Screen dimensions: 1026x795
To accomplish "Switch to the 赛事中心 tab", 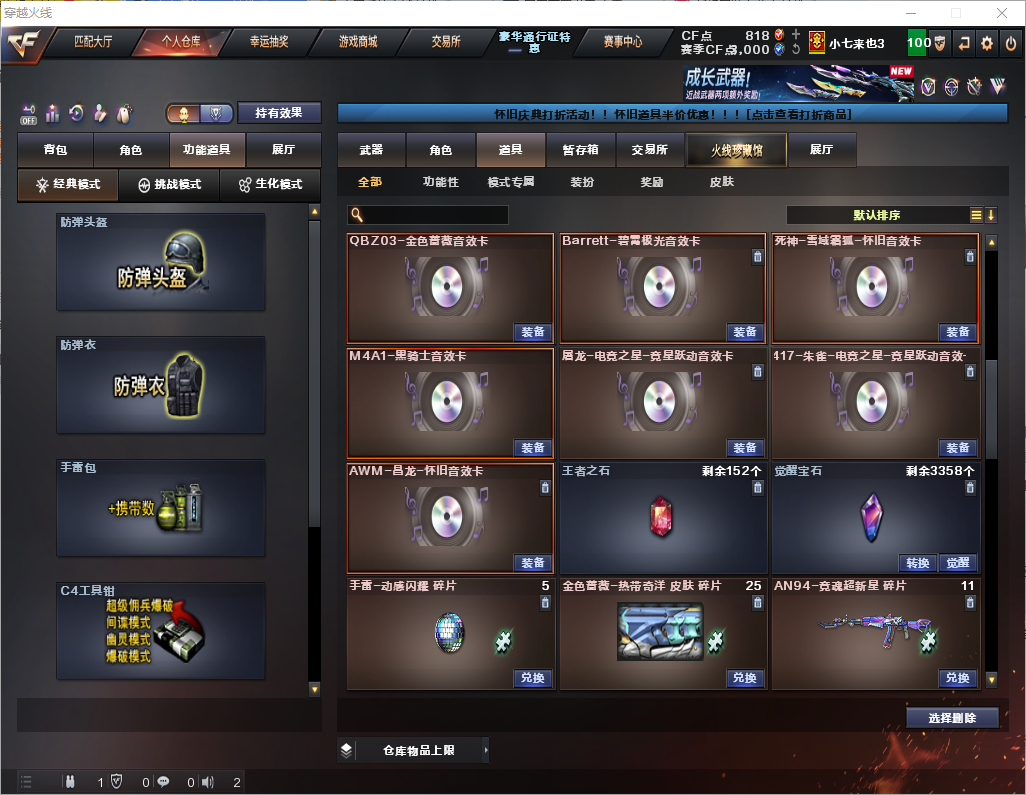I will click(x=623, y=42).
